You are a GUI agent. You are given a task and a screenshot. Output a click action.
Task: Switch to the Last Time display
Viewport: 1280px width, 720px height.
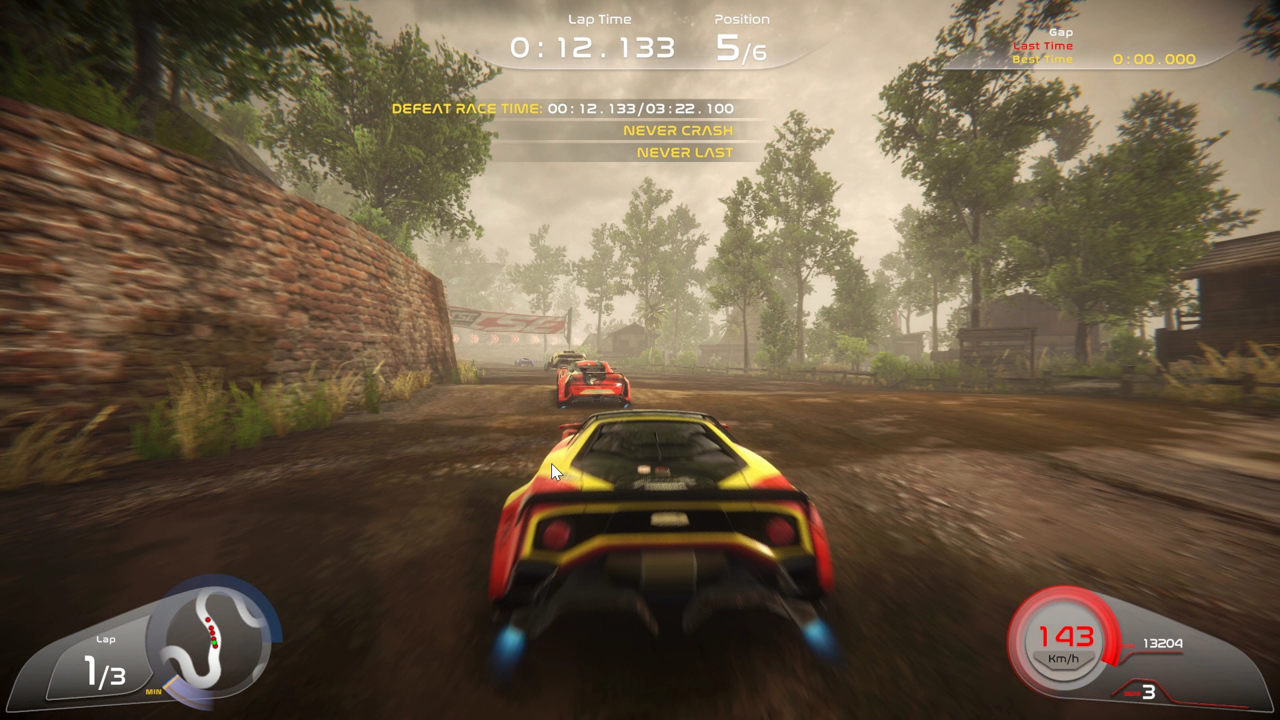click(x=1043, y=45)
